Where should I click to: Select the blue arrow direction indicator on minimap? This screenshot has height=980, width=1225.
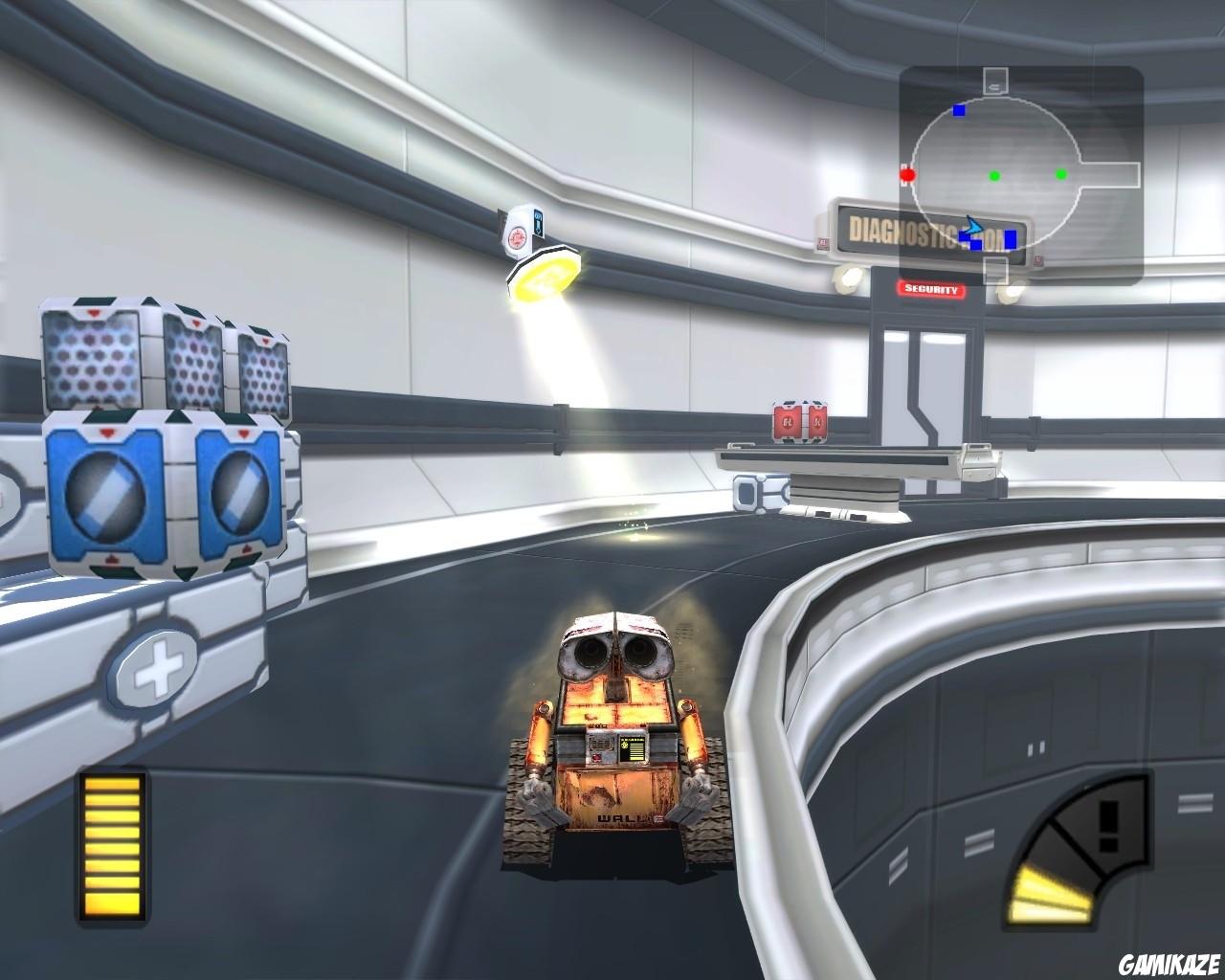[973, 227]
